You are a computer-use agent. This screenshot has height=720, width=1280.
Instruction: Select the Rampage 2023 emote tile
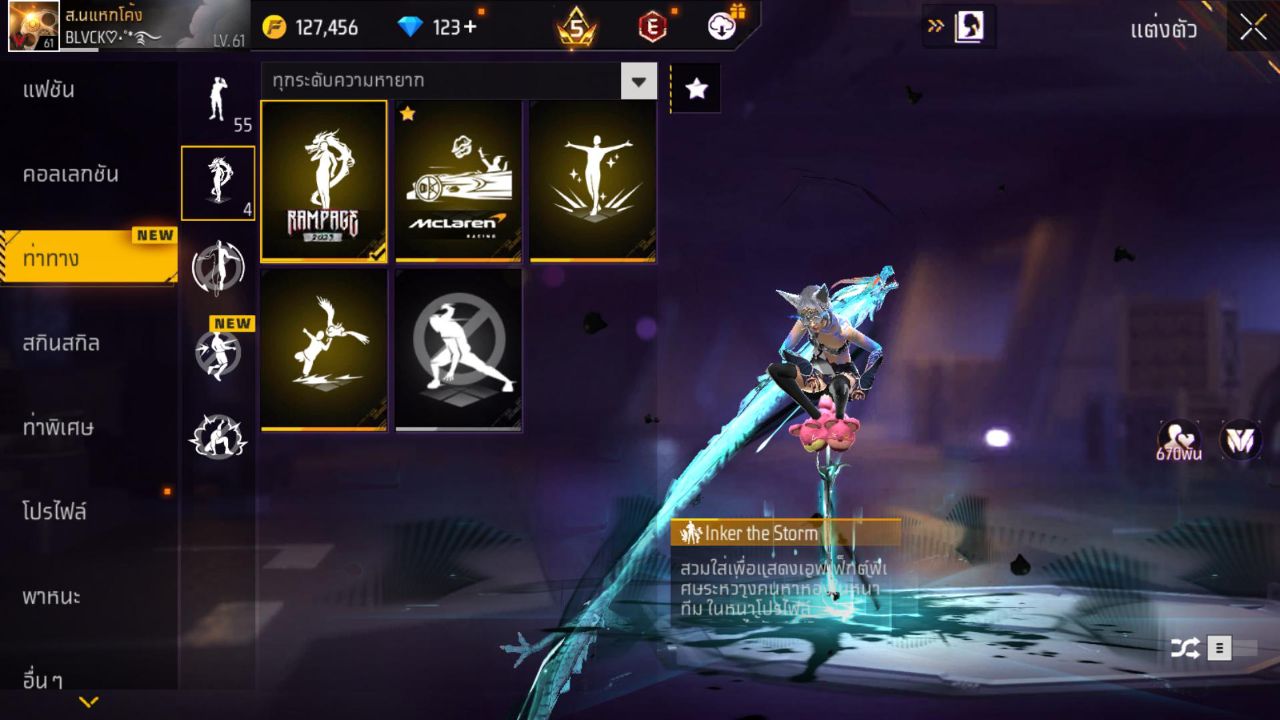[x=323, y=181]
